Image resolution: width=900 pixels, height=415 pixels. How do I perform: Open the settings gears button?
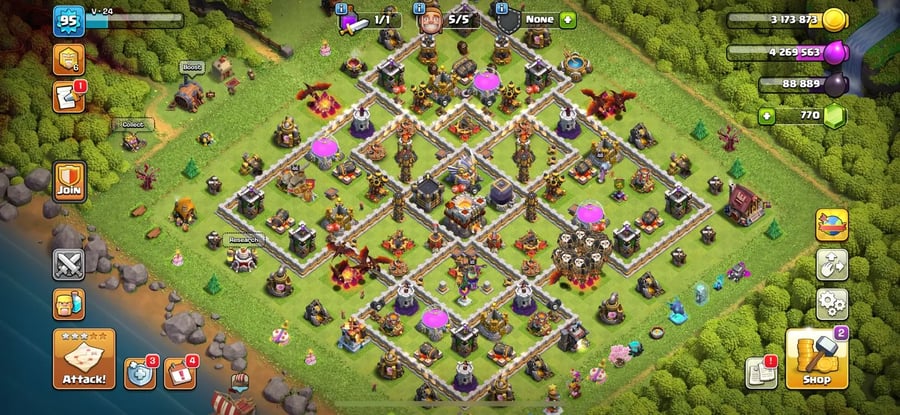[x=832, y=303]
